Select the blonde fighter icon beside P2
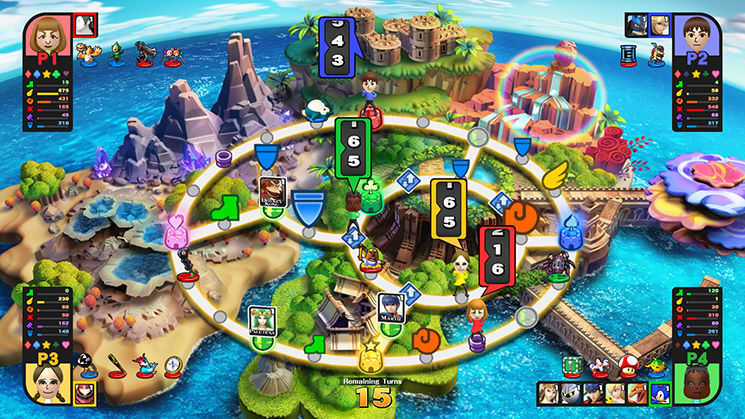This screenshot has width=745, height=419. pos(657,25)
